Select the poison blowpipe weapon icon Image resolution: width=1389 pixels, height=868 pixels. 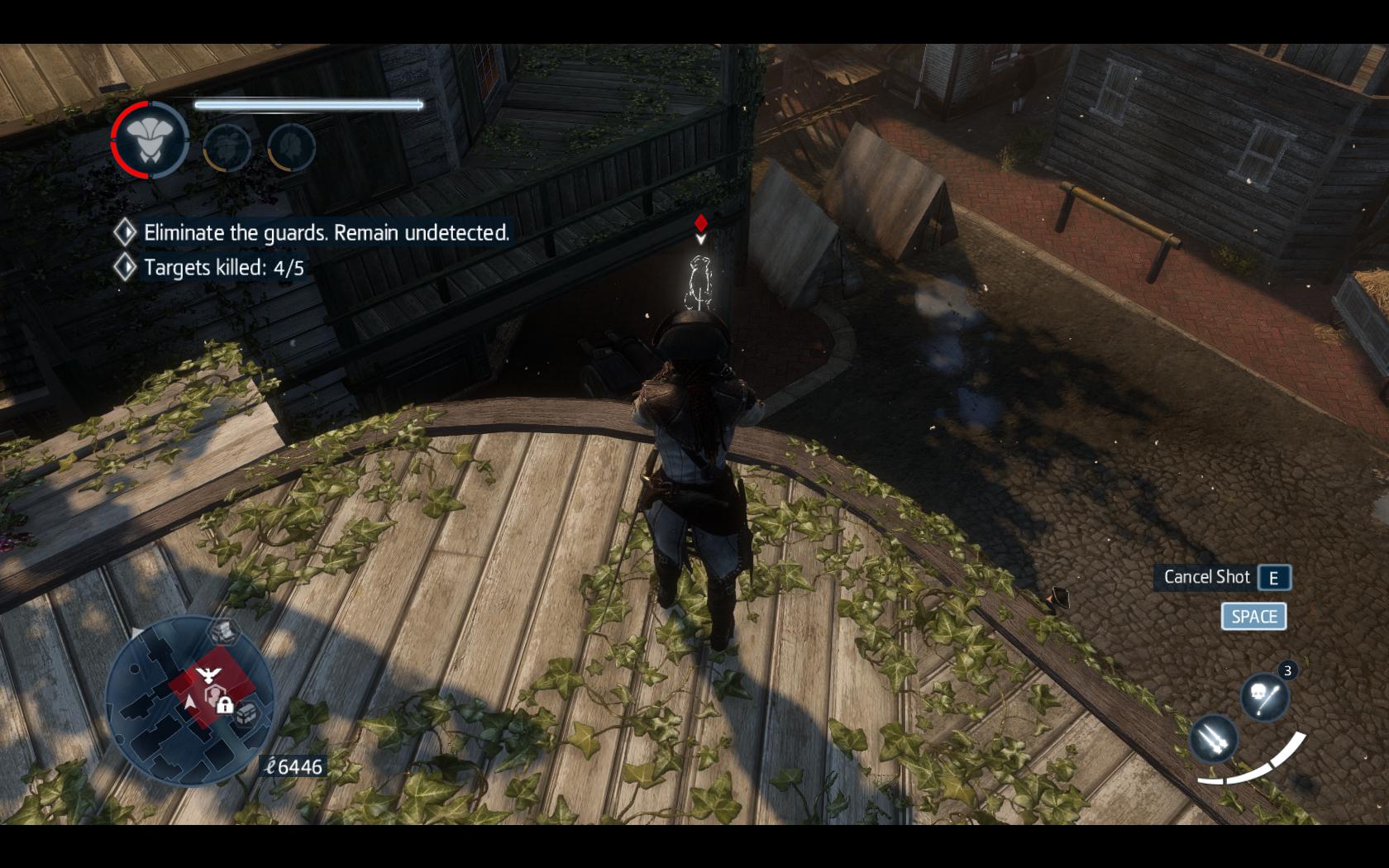[1264, 696]
